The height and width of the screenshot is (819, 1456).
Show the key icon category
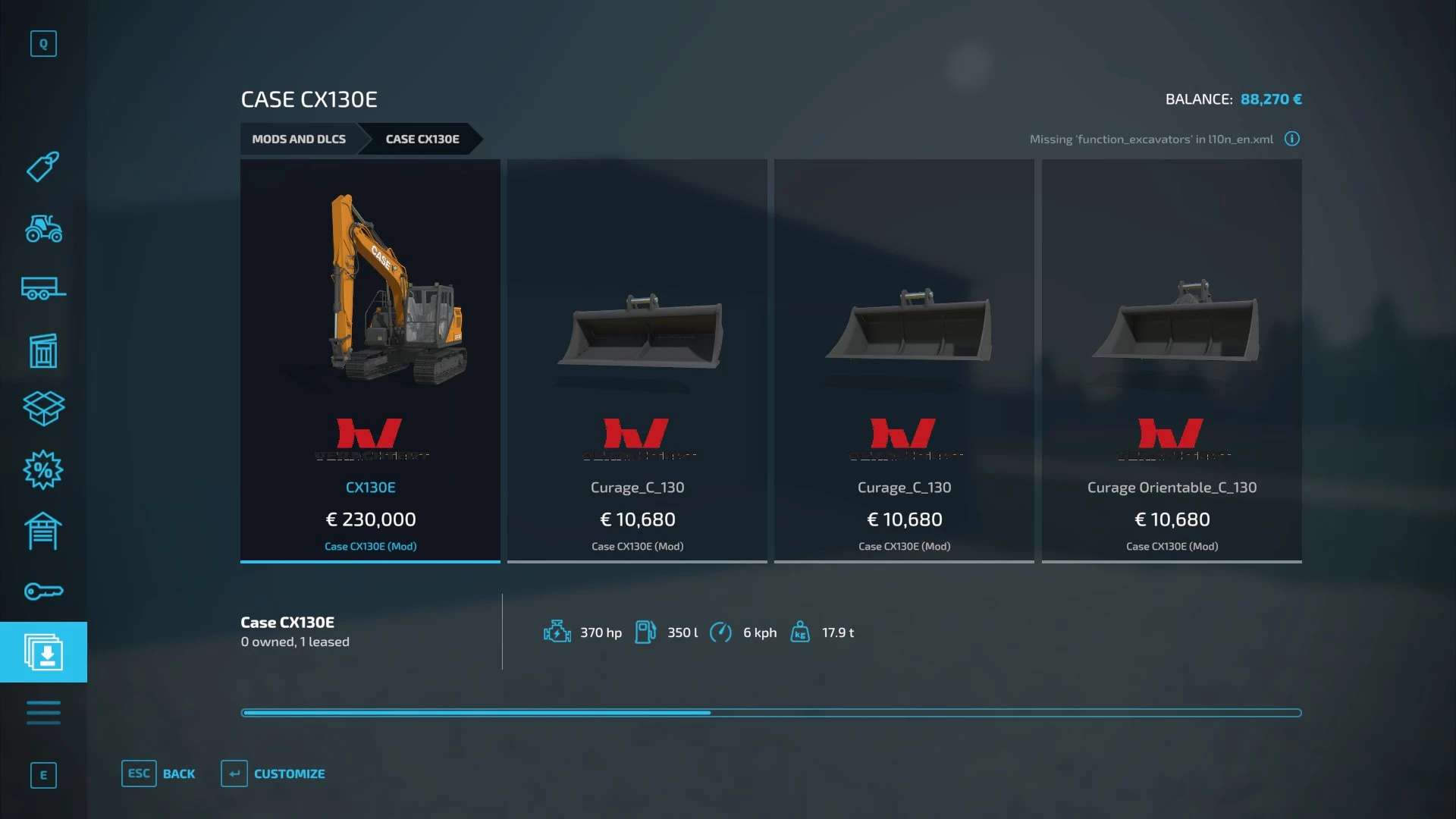click(x=43, y=591)
